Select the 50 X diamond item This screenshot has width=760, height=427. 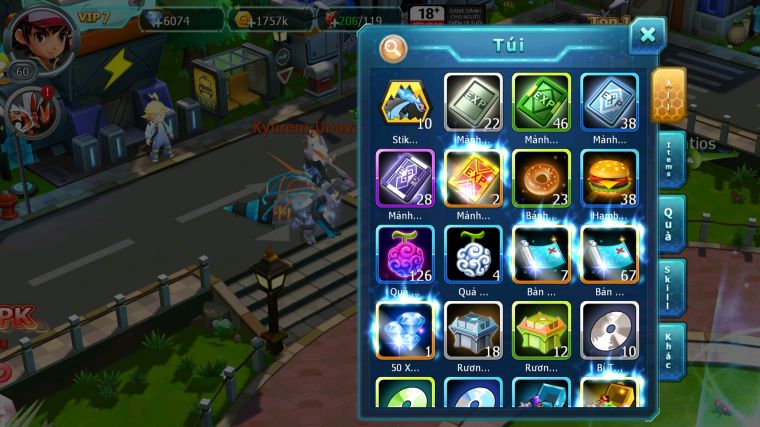(x=405, y=330)
